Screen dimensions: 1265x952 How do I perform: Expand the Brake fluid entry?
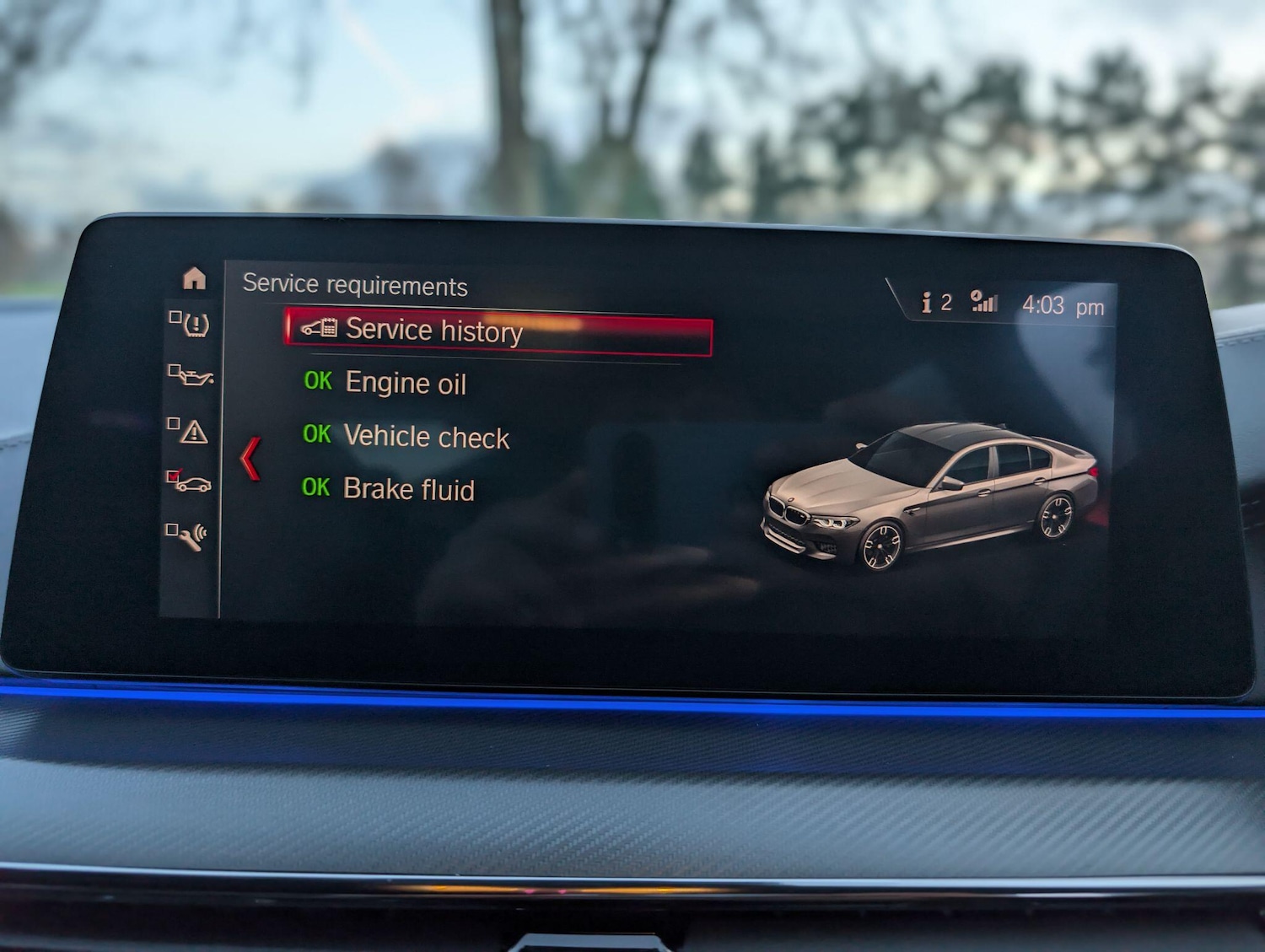pos(407,489)
